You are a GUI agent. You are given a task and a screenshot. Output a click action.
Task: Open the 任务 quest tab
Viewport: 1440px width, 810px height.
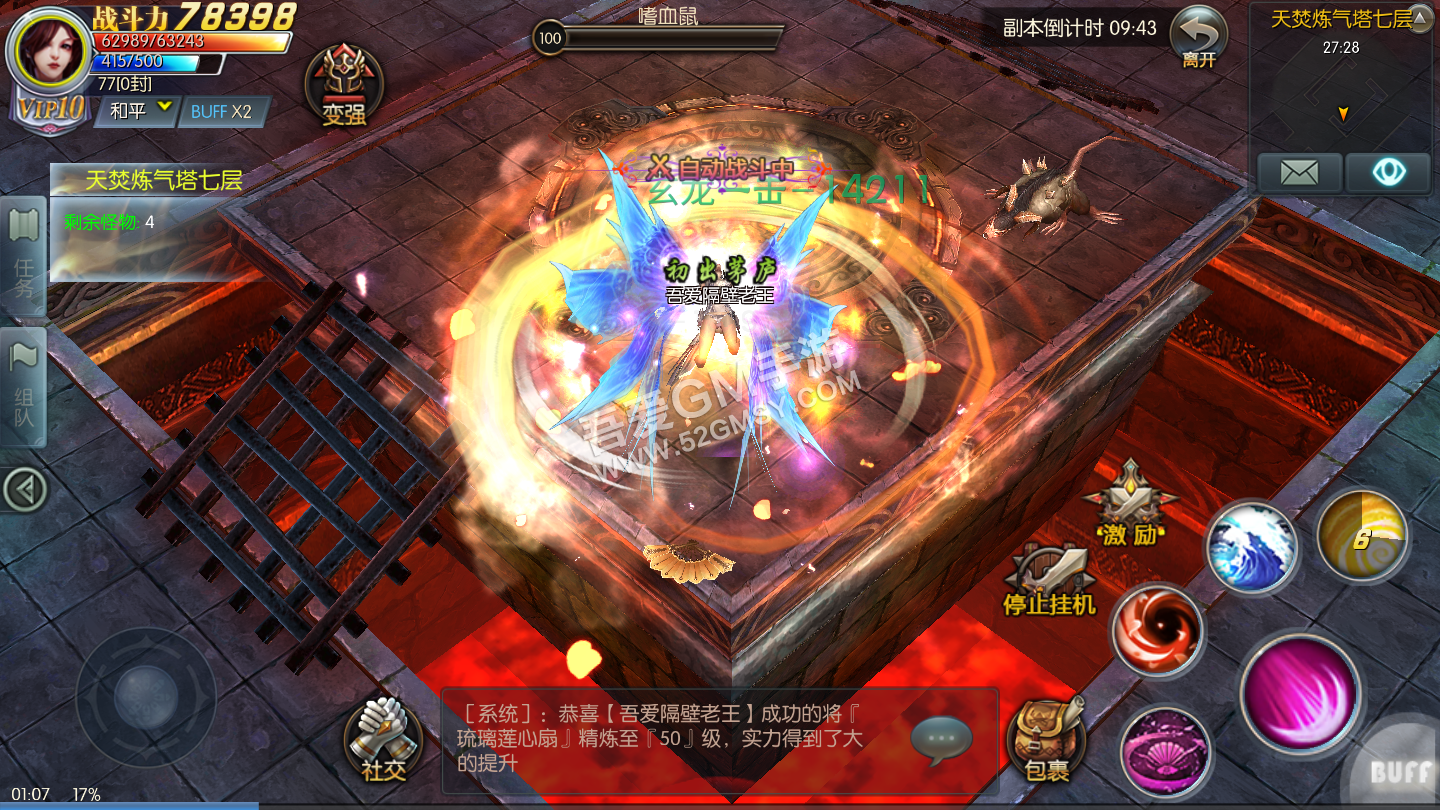click(24, 257)
